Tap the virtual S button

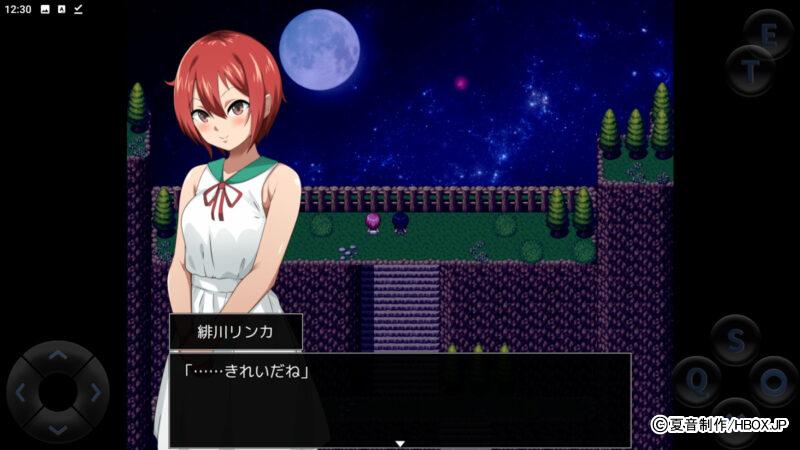click(x=735, y=341)
